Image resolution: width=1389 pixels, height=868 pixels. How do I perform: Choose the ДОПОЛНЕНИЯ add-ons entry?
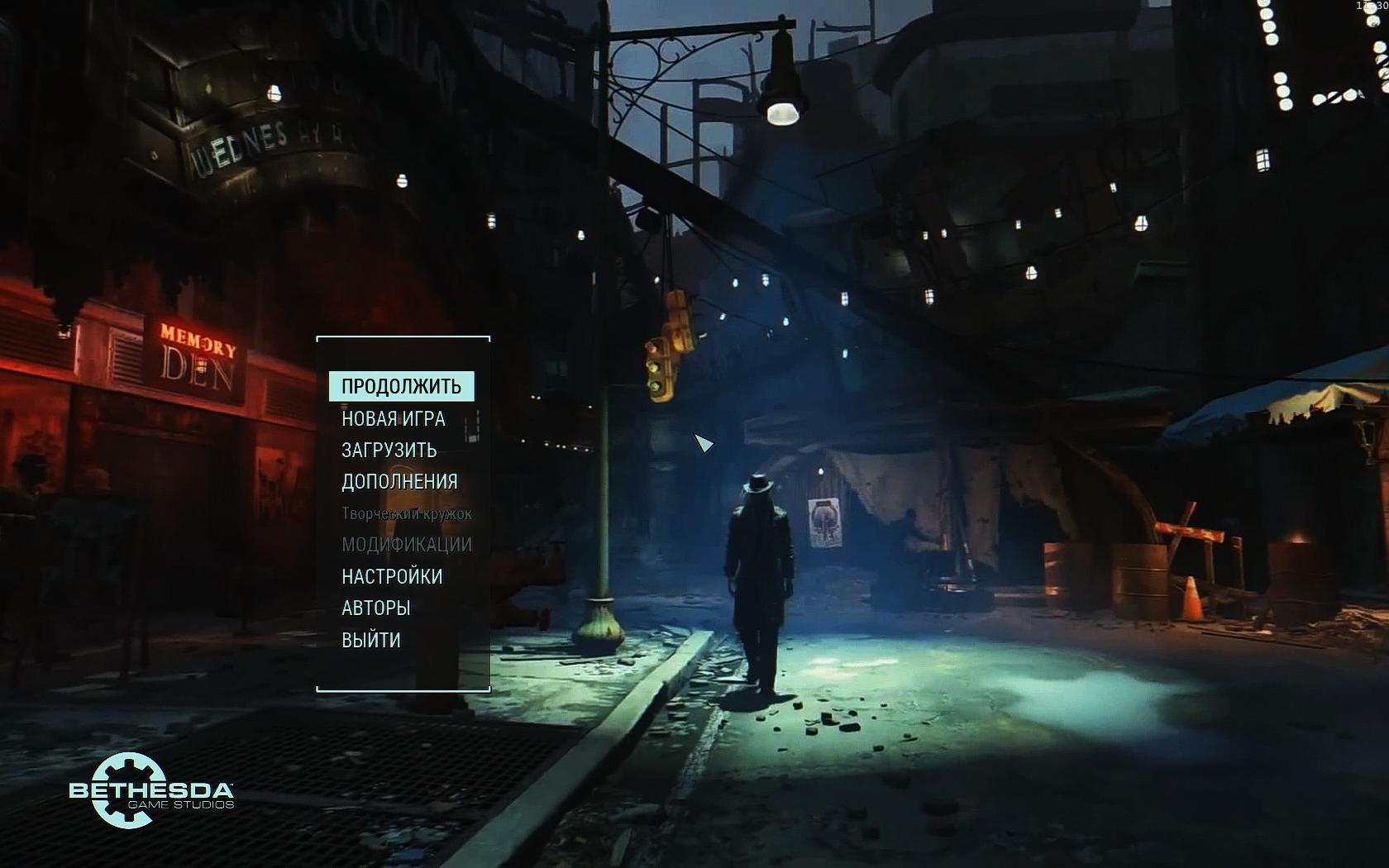[399, 481]
